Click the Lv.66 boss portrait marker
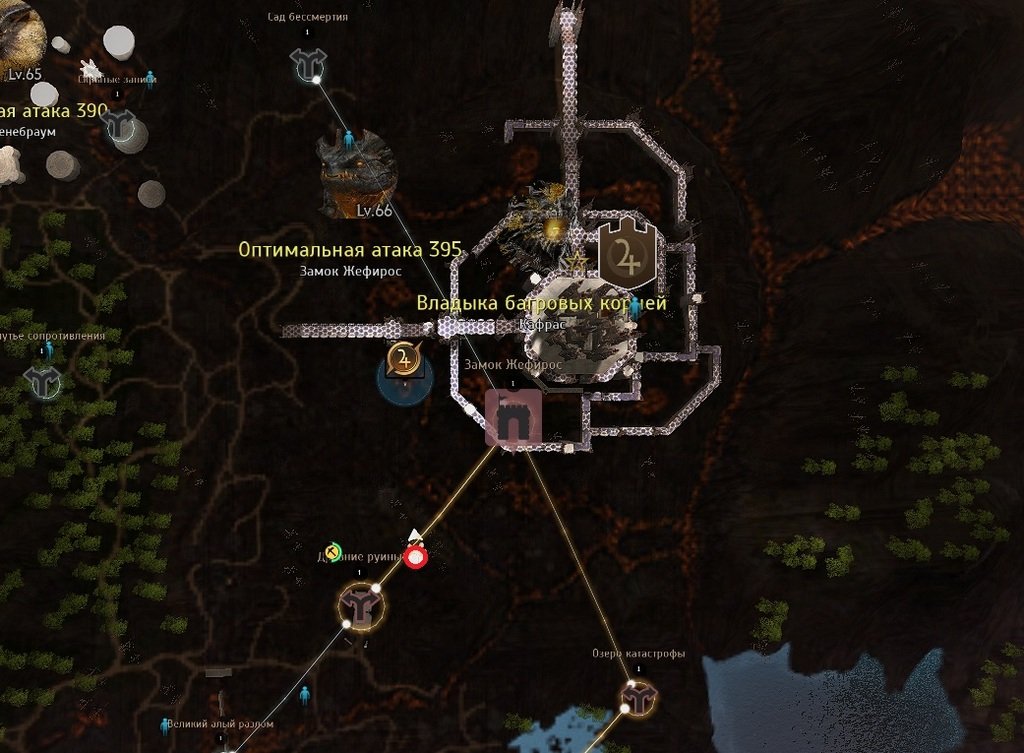 pos(357,173)
